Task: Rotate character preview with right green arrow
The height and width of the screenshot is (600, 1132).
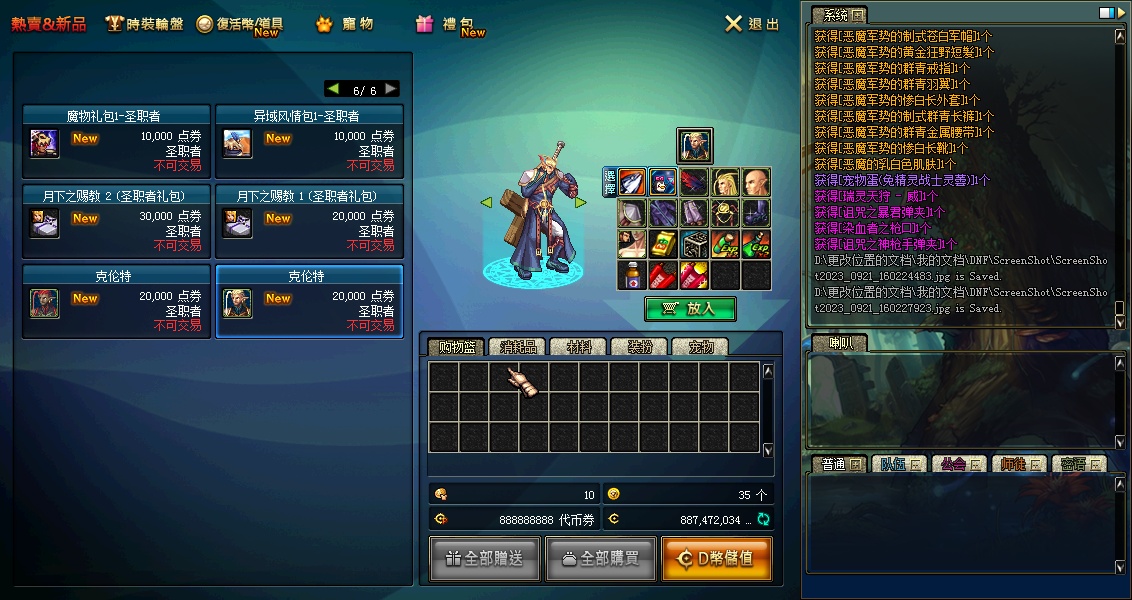Action: [x=579, y=202]
